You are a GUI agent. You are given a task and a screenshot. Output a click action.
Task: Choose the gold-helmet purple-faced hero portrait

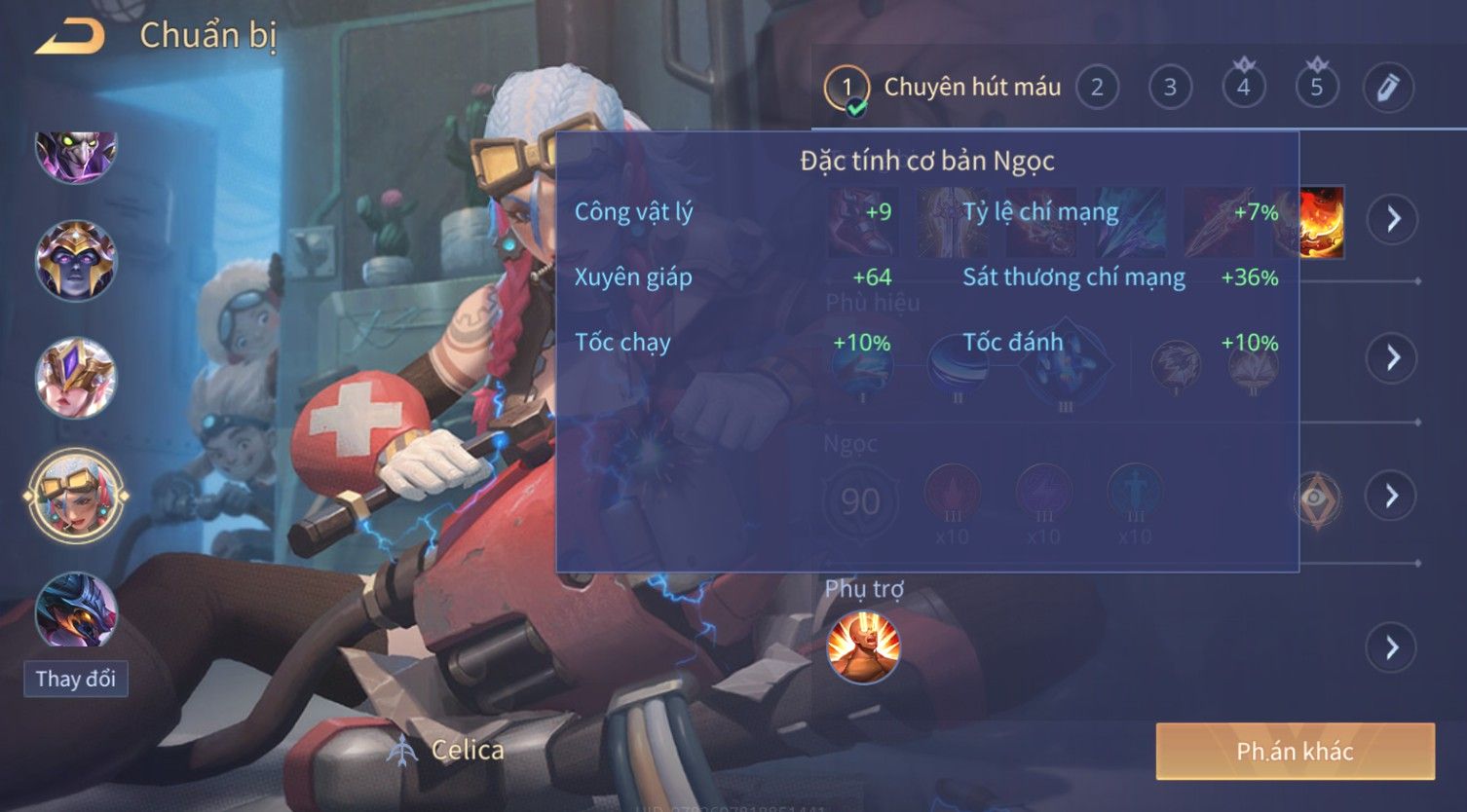(76, 260)
